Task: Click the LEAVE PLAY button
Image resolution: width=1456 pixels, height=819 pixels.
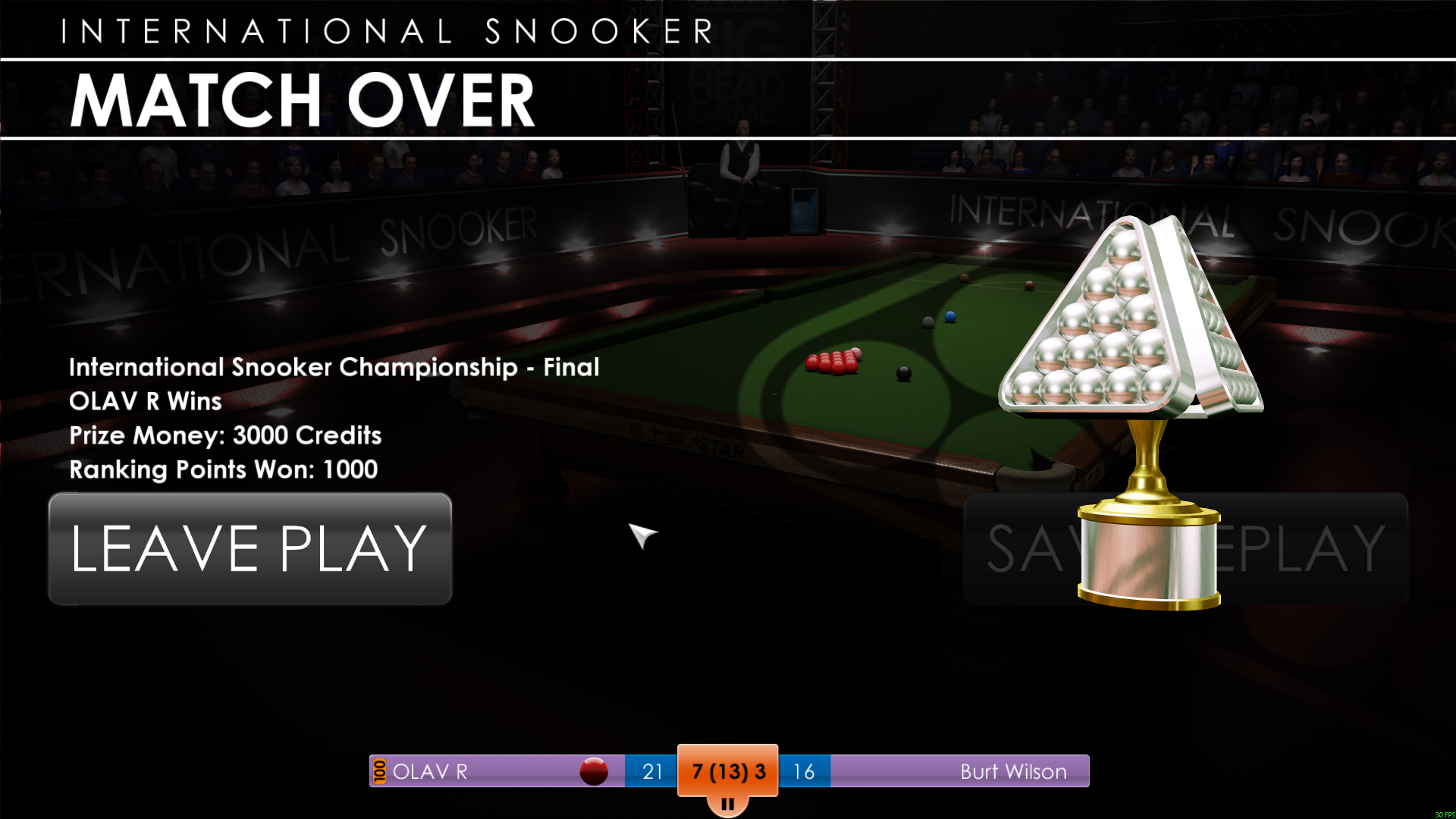Action: point(250,548)
